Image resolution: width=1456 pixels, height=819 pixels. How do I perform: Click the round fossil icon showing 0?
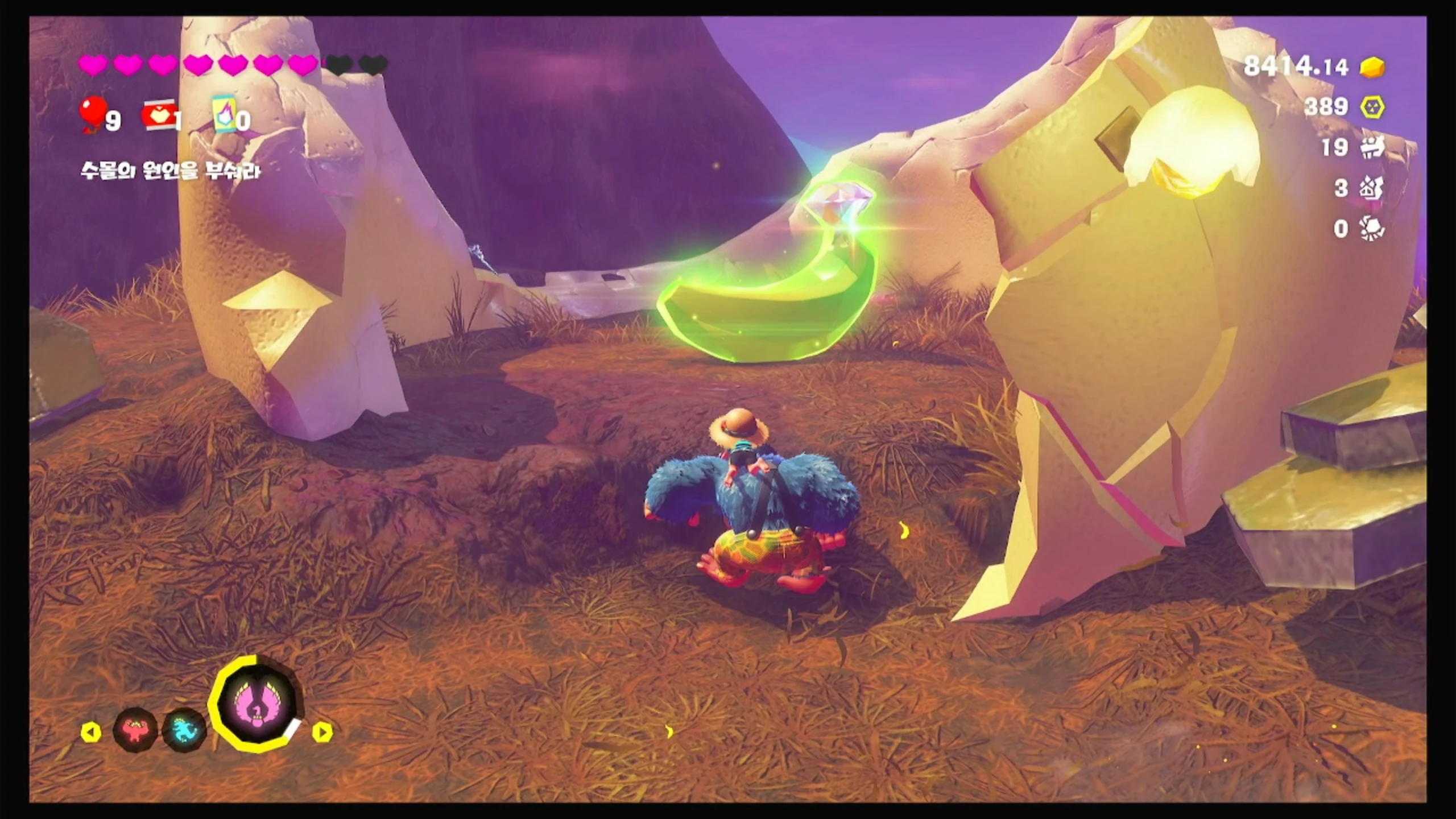pyautogui.click(x=1372, y=229)
